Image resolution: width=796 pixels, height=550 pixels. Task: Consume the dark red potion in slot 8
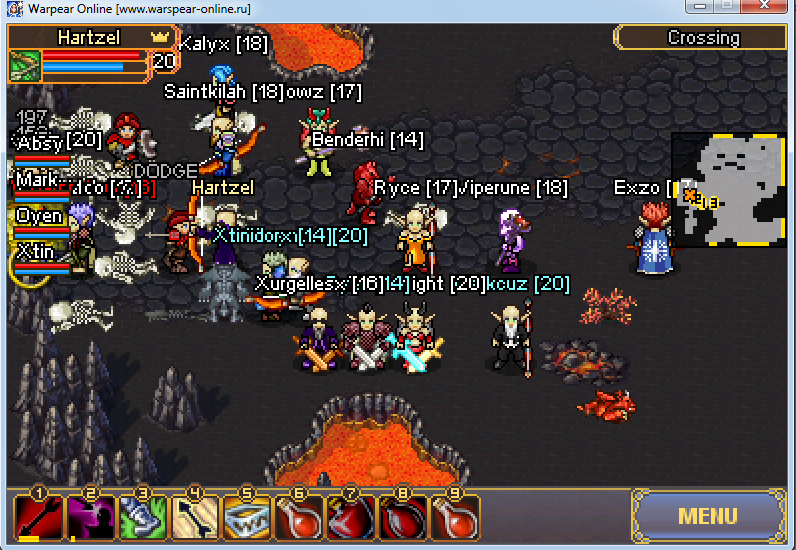403,518
